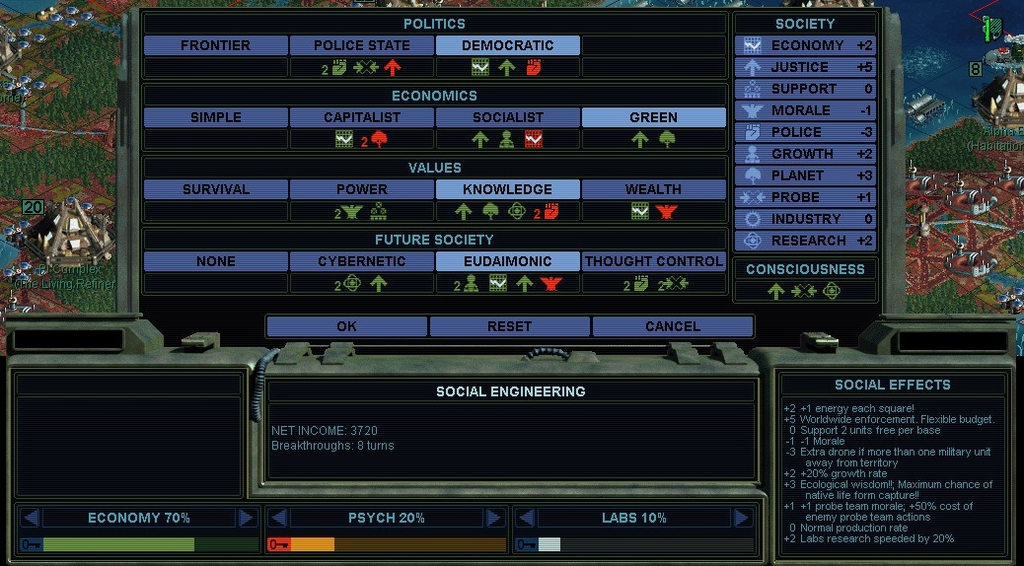This screenshot has height=566, width=1024.
Task: Choose the Green economics option
Action: (x=653, y=117)
